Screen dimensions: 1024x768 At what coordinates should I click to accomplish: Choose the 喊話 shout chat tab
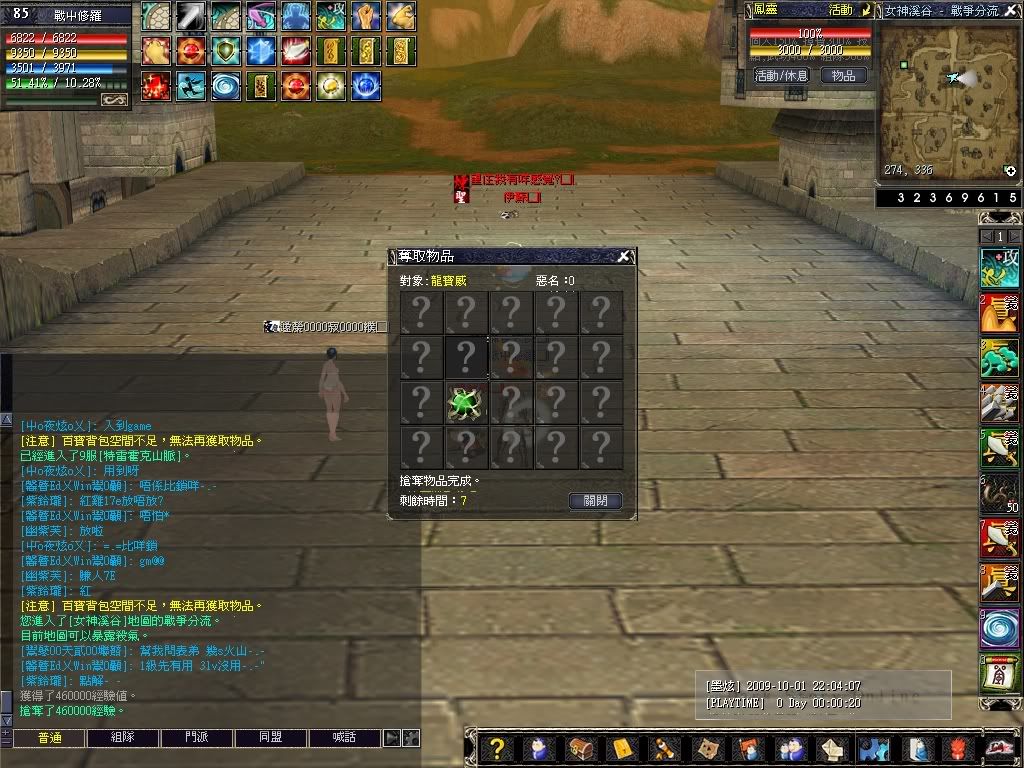tap(345, 738)
